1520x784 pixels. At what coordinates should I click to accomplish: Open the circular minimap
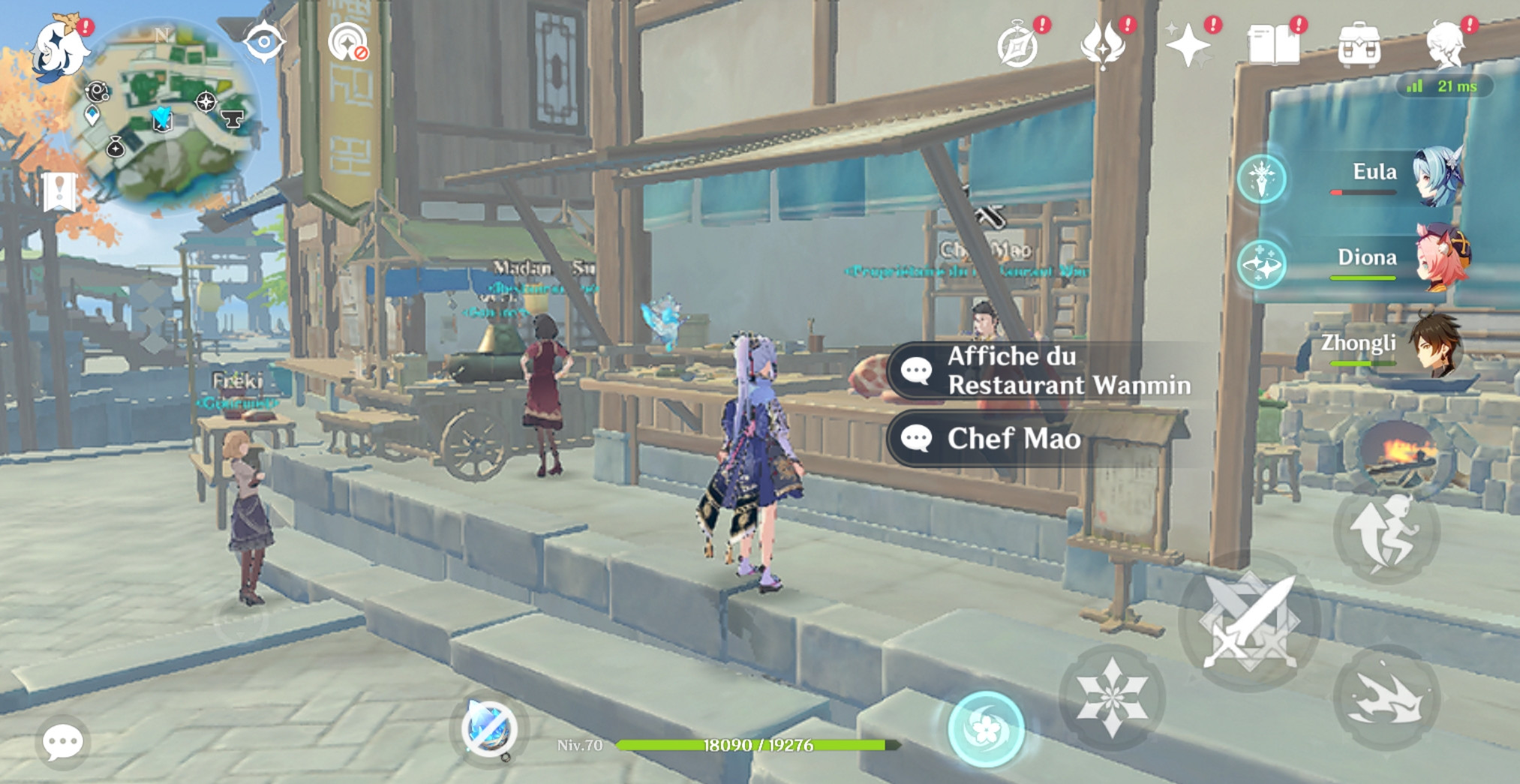tap(165, 113)
